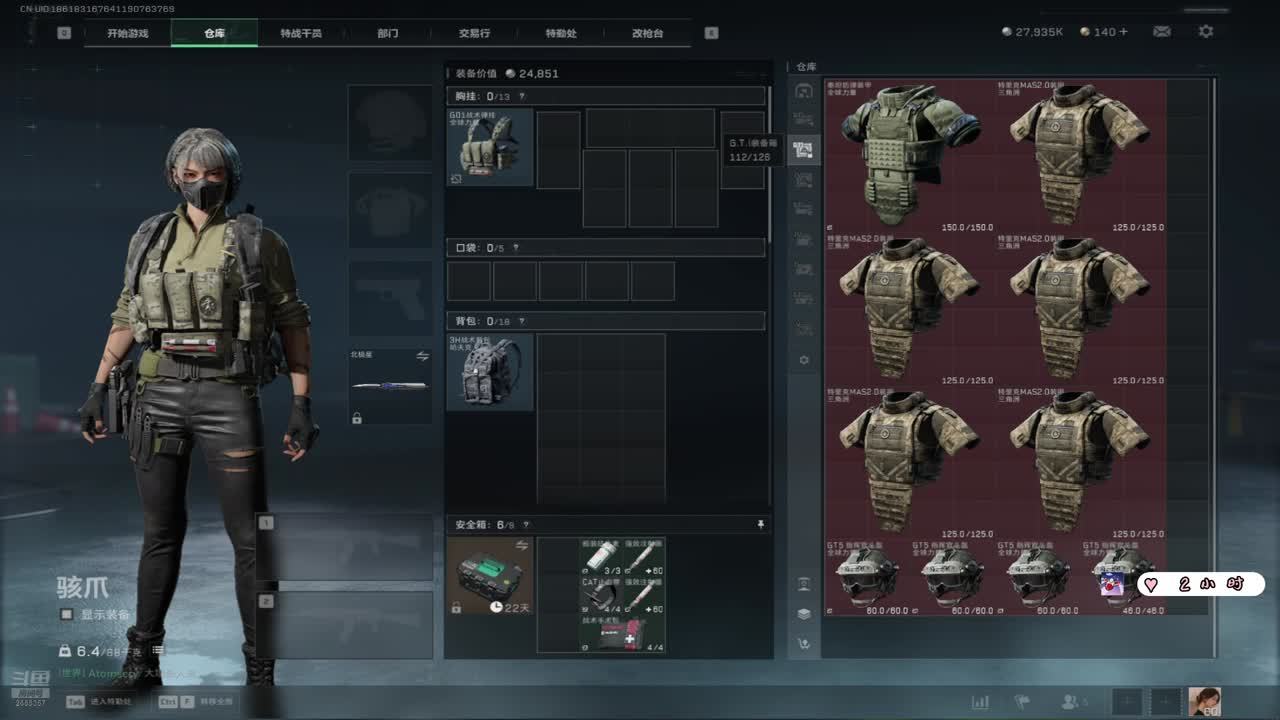Select the safe box container with 22天 timer

[x=490, y=576]
